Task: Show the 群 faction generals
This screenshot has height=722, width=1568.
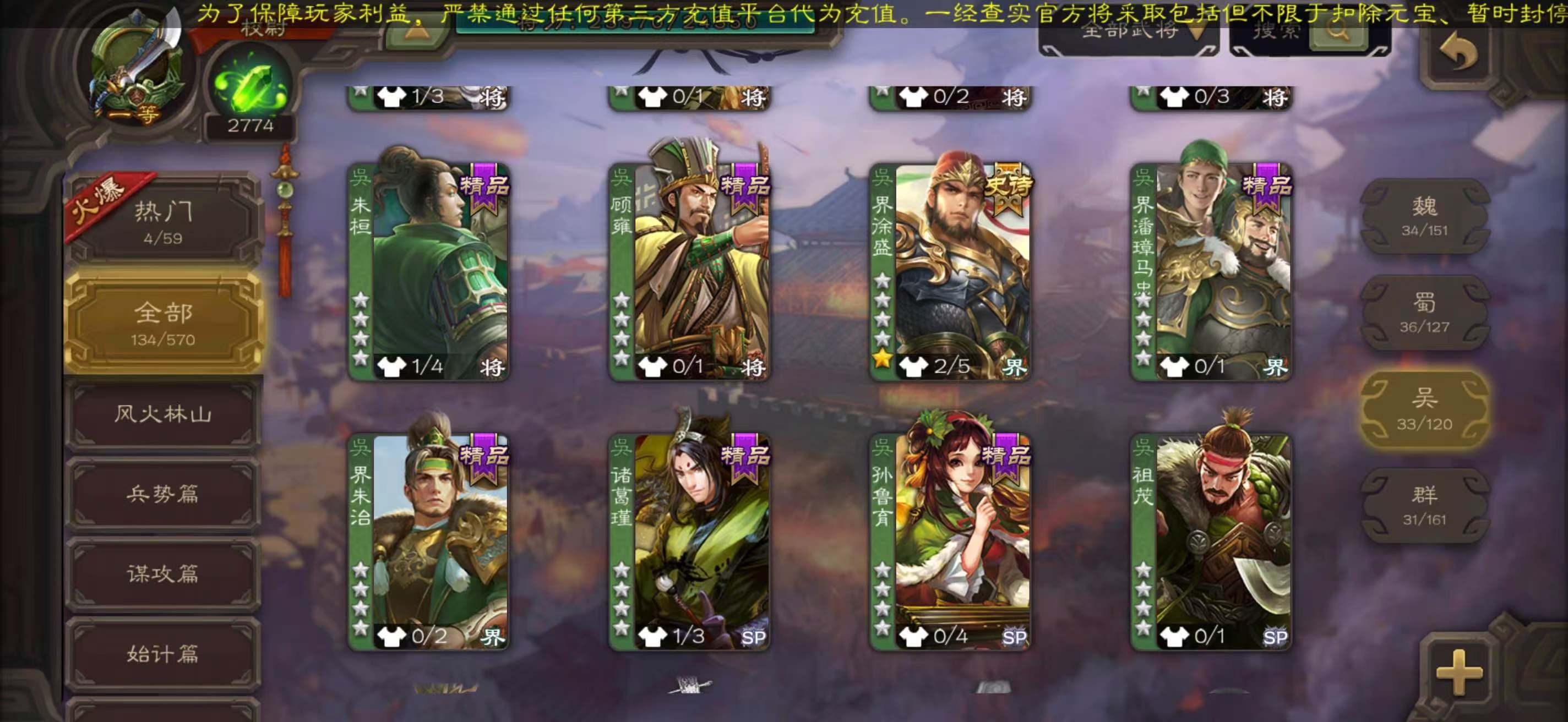Action: (x=1424, y=506)
